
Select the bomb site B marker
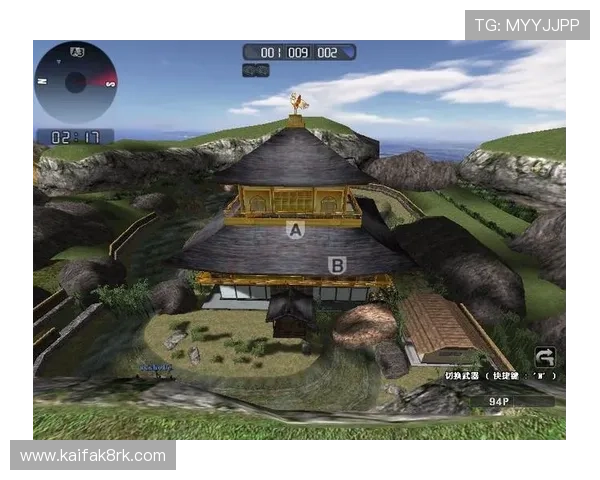(x=337, y=265)
